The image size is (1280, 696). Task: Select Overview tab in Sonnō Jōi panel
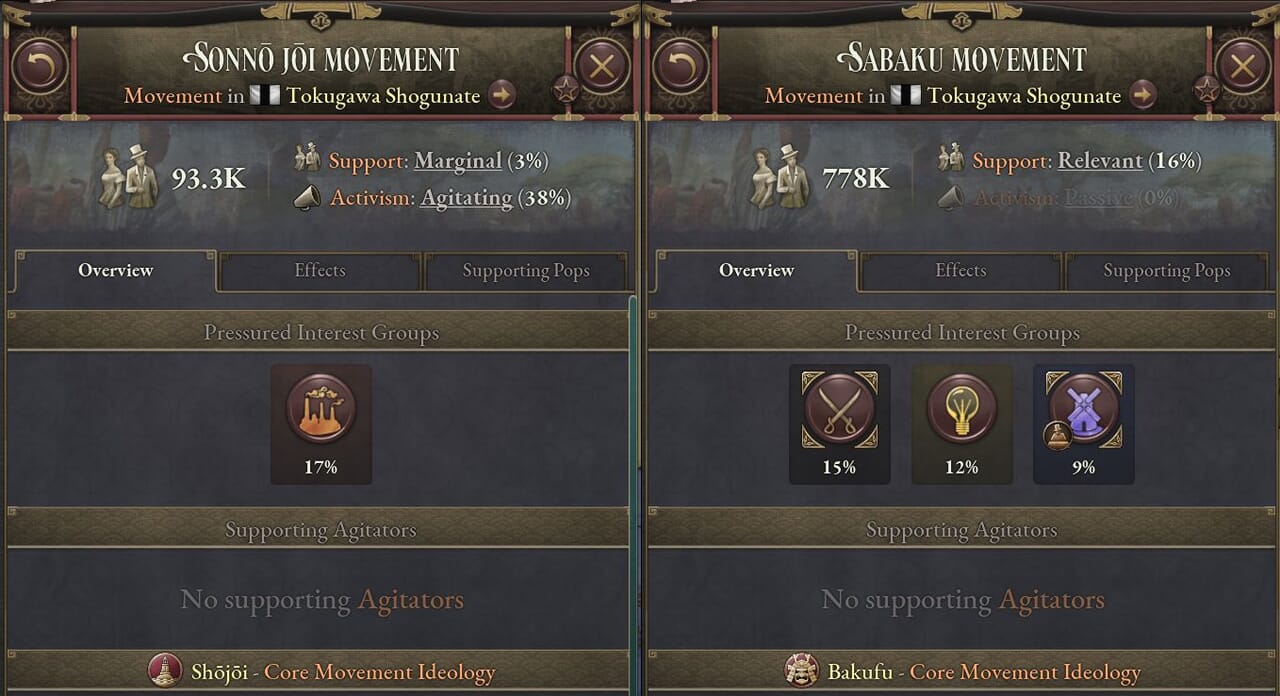116,271
